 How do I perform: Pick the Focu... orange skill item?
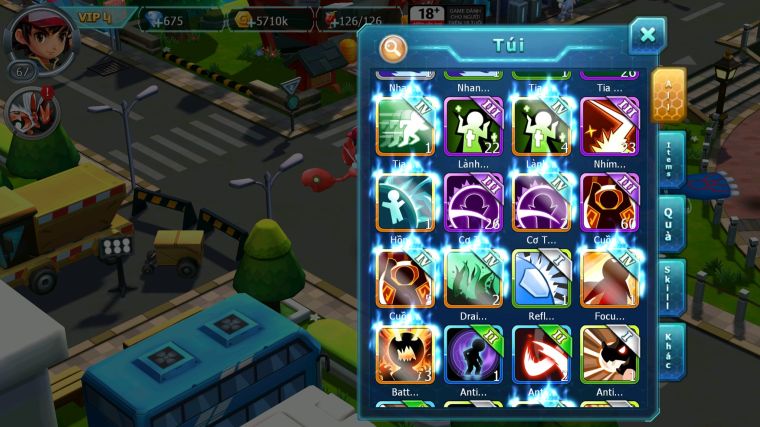coord(610,278)
